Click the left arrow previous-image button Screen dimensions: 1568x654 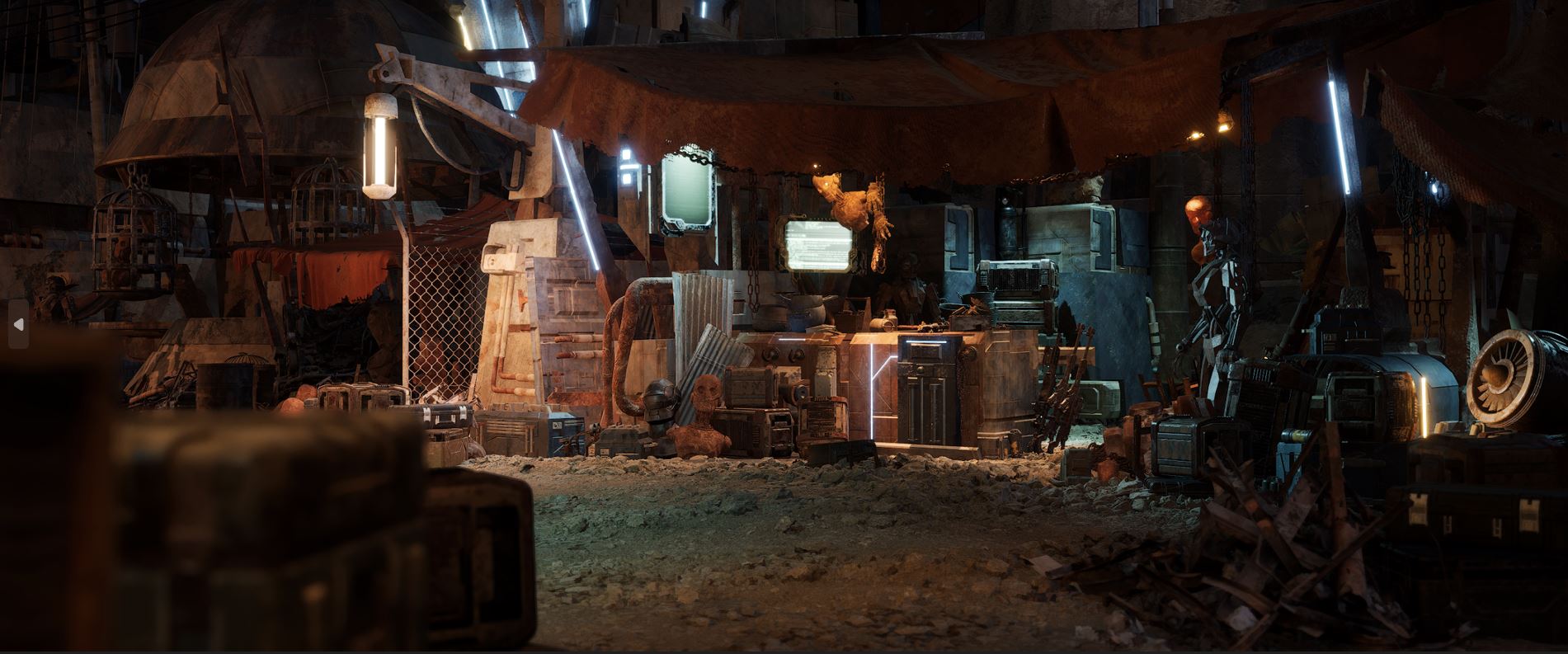[18, 324]
